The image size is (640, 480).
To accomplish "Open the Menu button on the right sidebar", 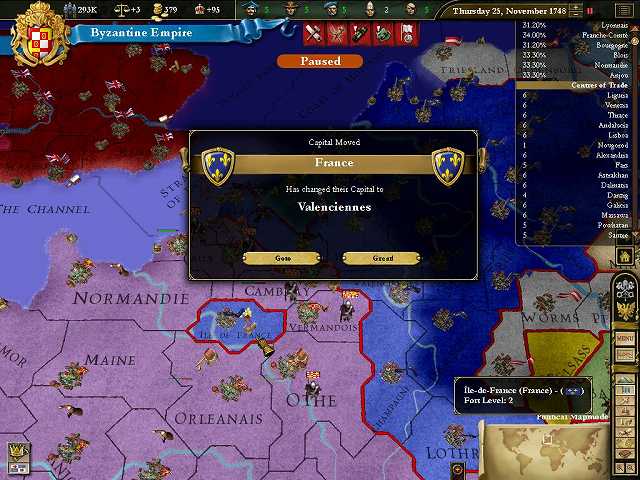I will pos(626,339).
